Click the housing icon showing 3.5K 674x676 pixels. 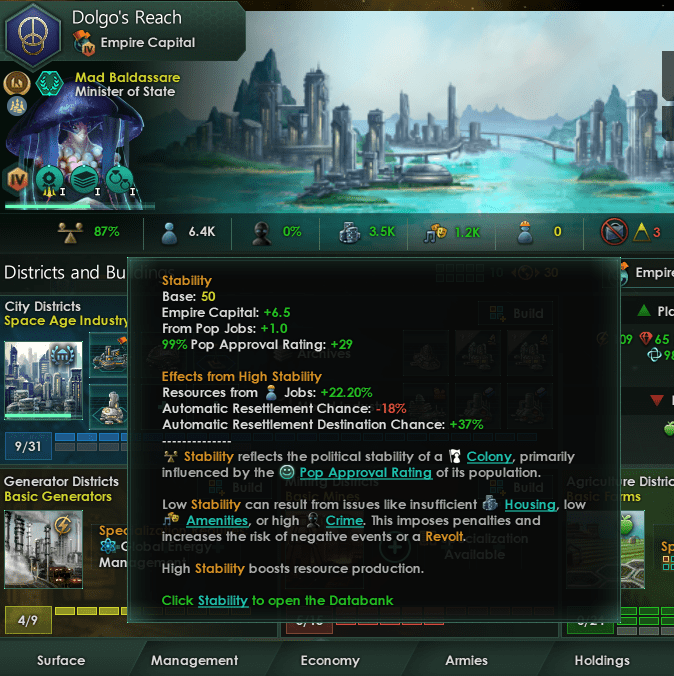click(x=350, y=232)
